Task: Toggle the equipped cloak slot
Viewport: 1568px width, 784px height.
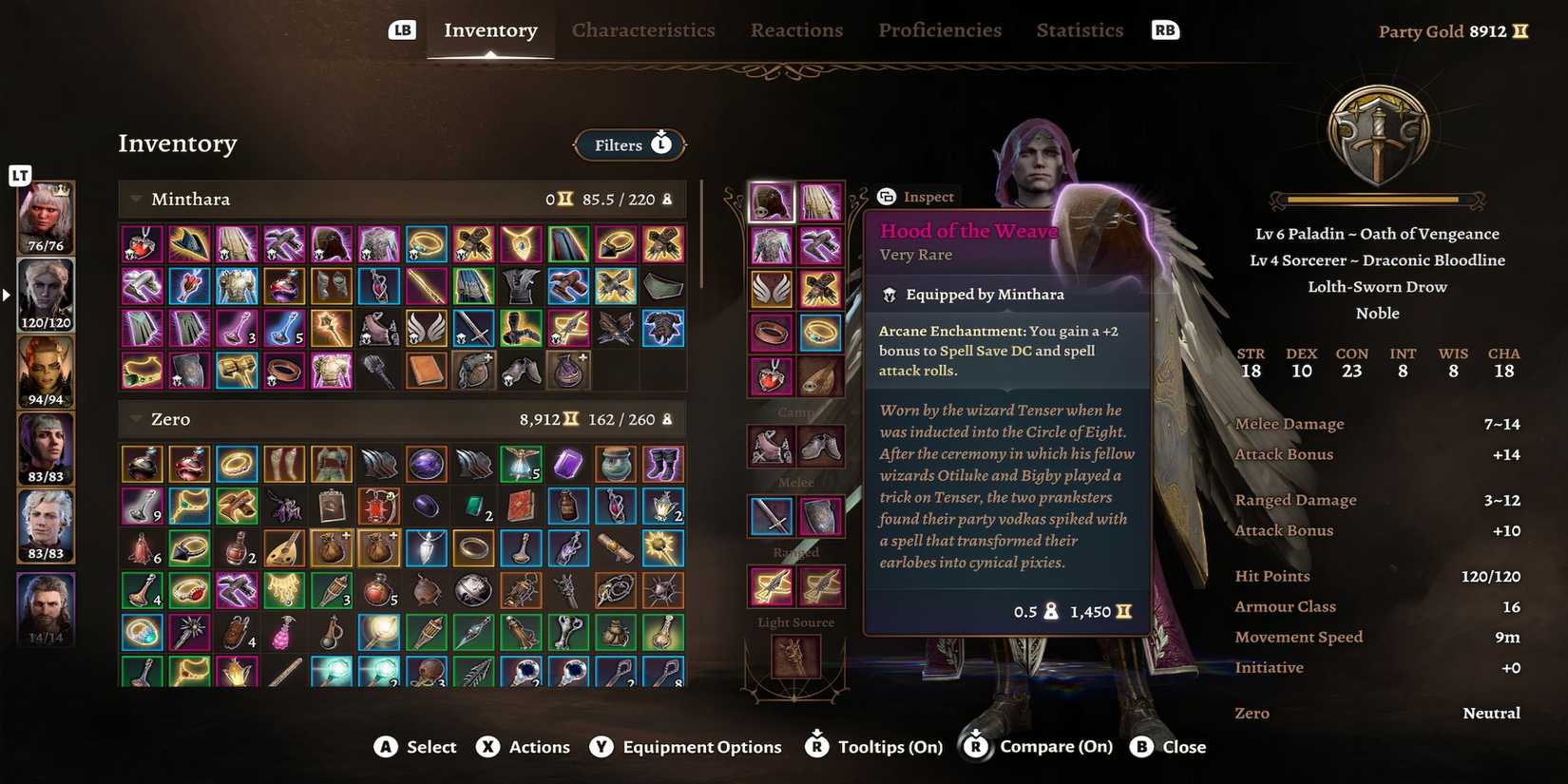Action: click(821, 200)
